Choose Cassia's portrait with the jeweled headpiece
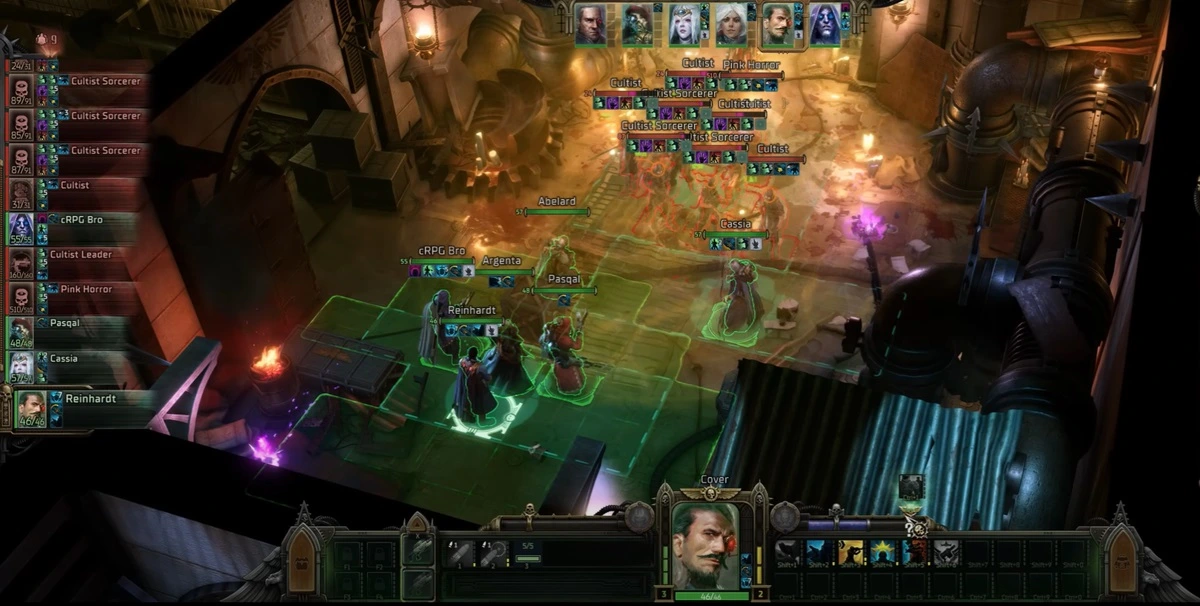The height and width of the screenshot is (606, 1200). click(684, 24)
